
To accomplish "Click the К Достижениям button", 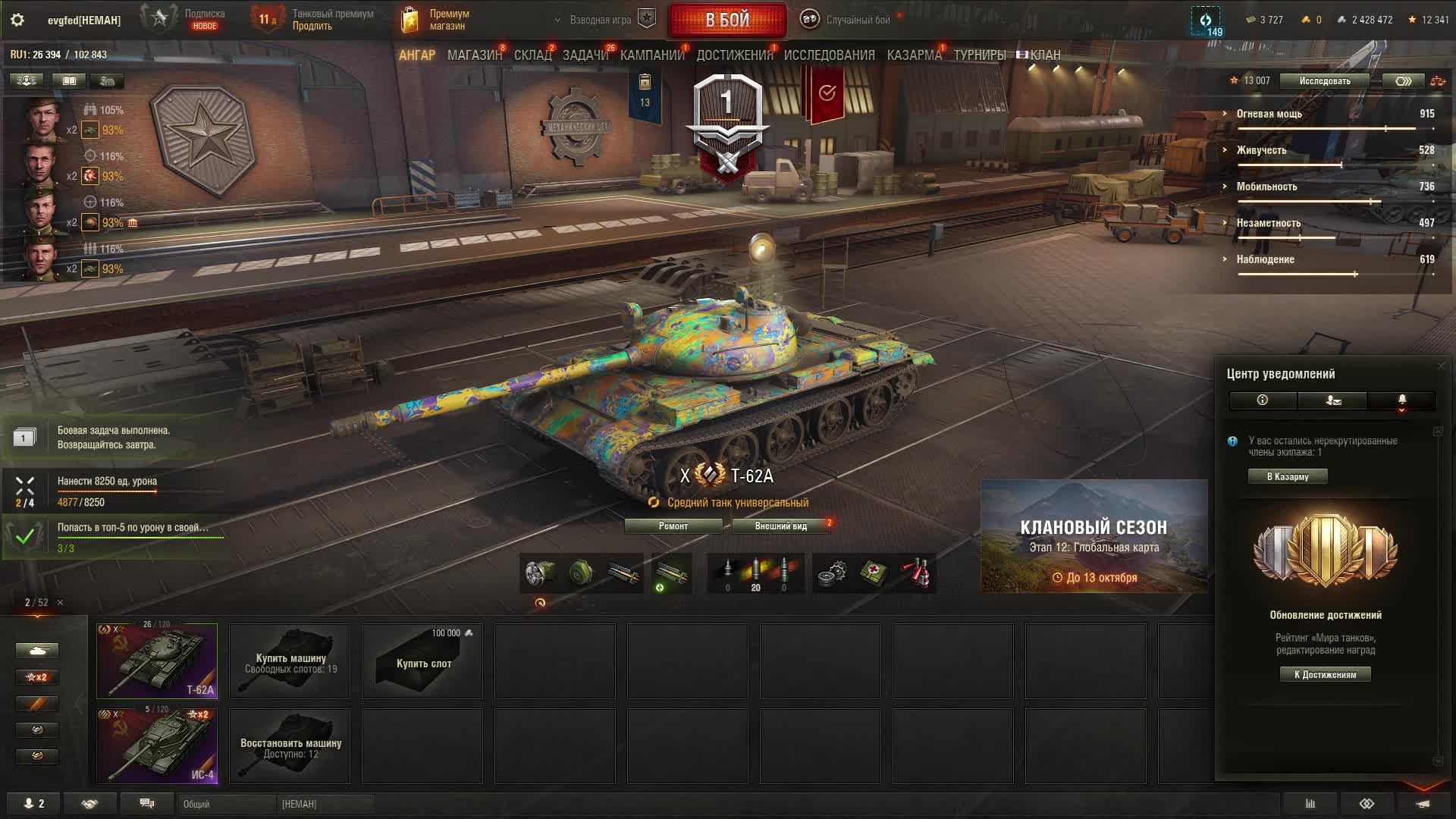I will [1325, 675].
